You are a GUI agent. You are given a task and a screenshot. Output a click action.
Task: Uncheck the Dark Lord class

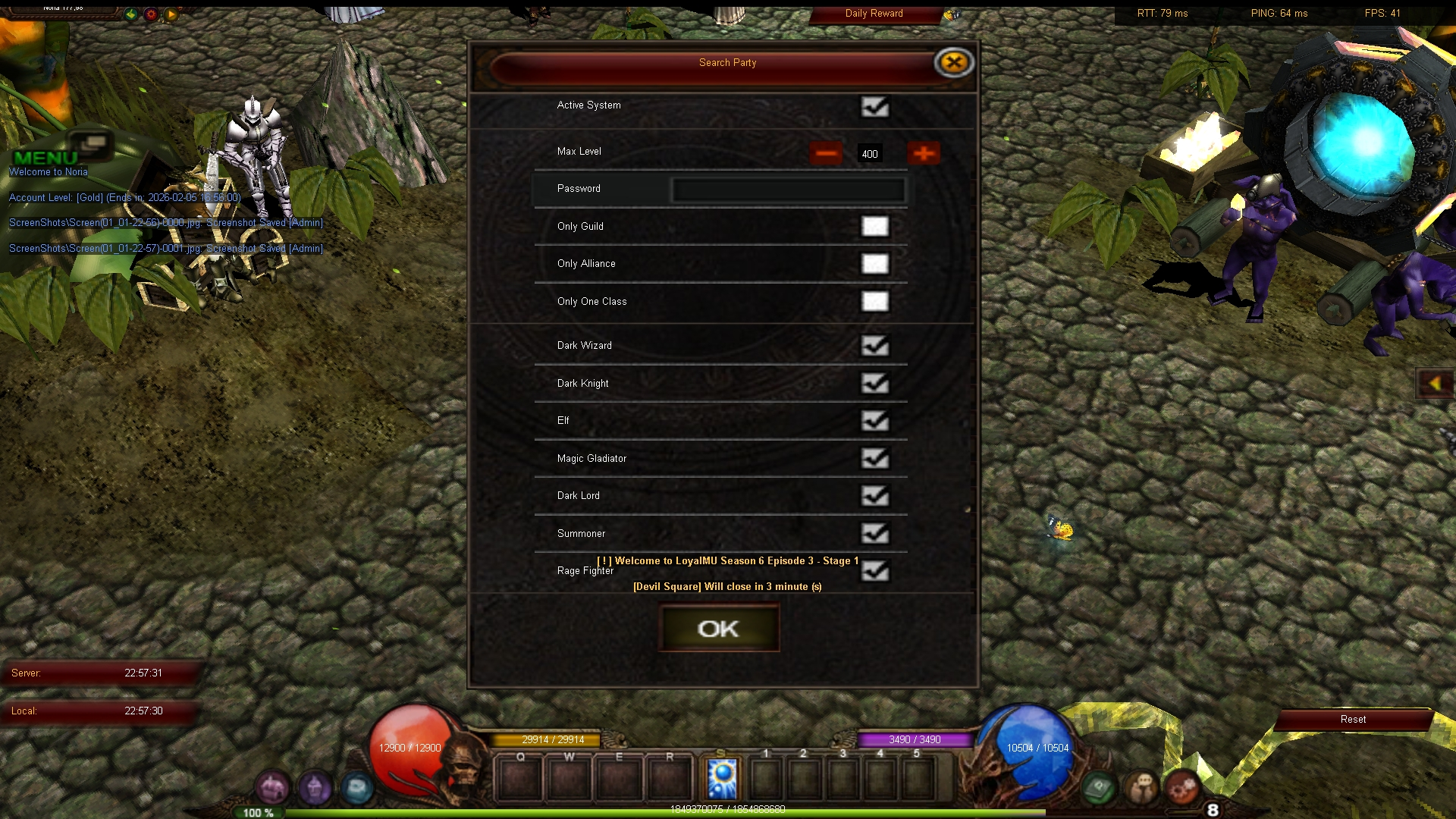[874, 496]
